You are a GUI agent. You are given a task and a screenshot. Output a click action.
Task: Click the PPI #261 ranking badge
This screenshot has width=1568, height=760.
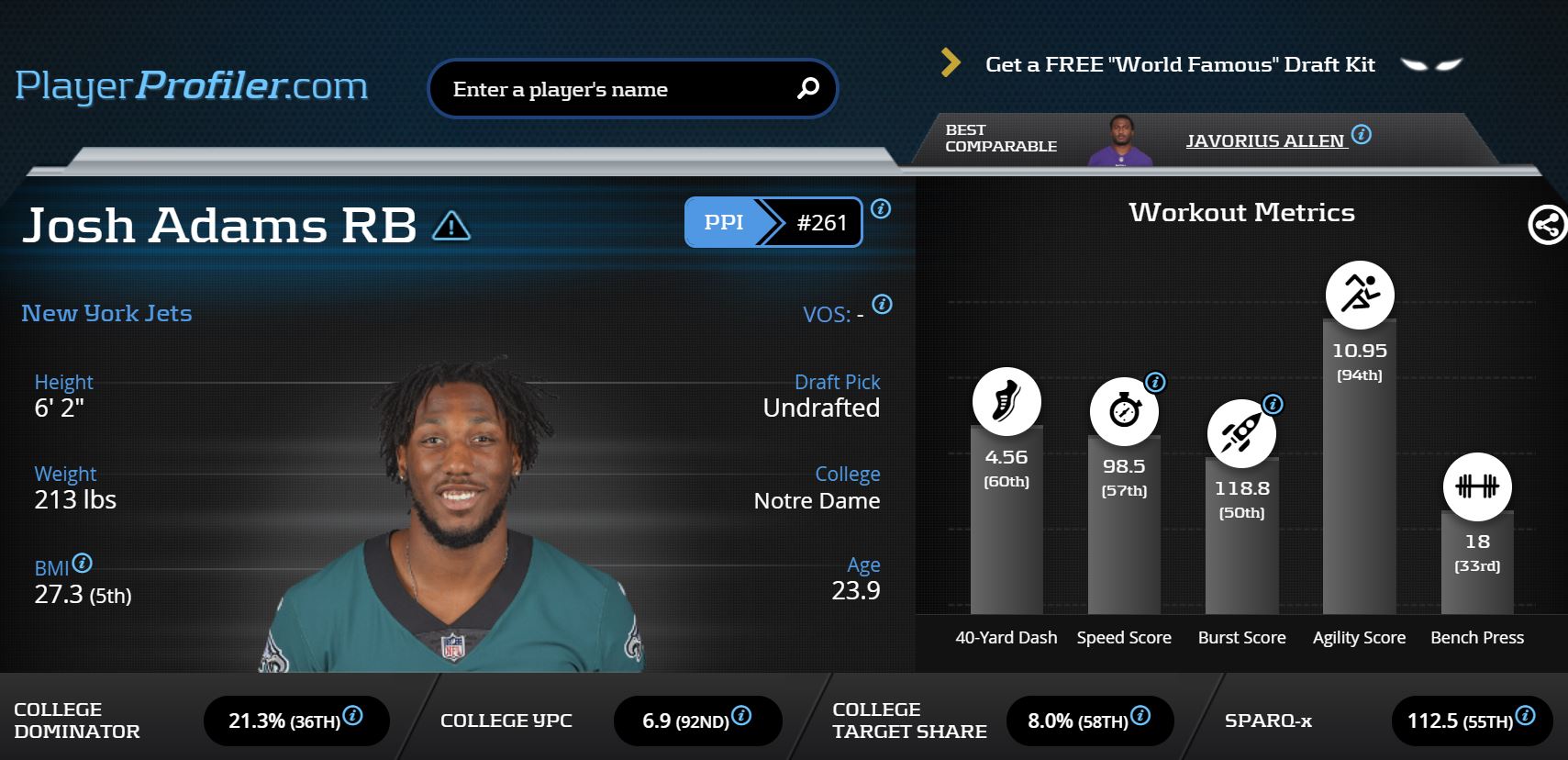(773, 222)
